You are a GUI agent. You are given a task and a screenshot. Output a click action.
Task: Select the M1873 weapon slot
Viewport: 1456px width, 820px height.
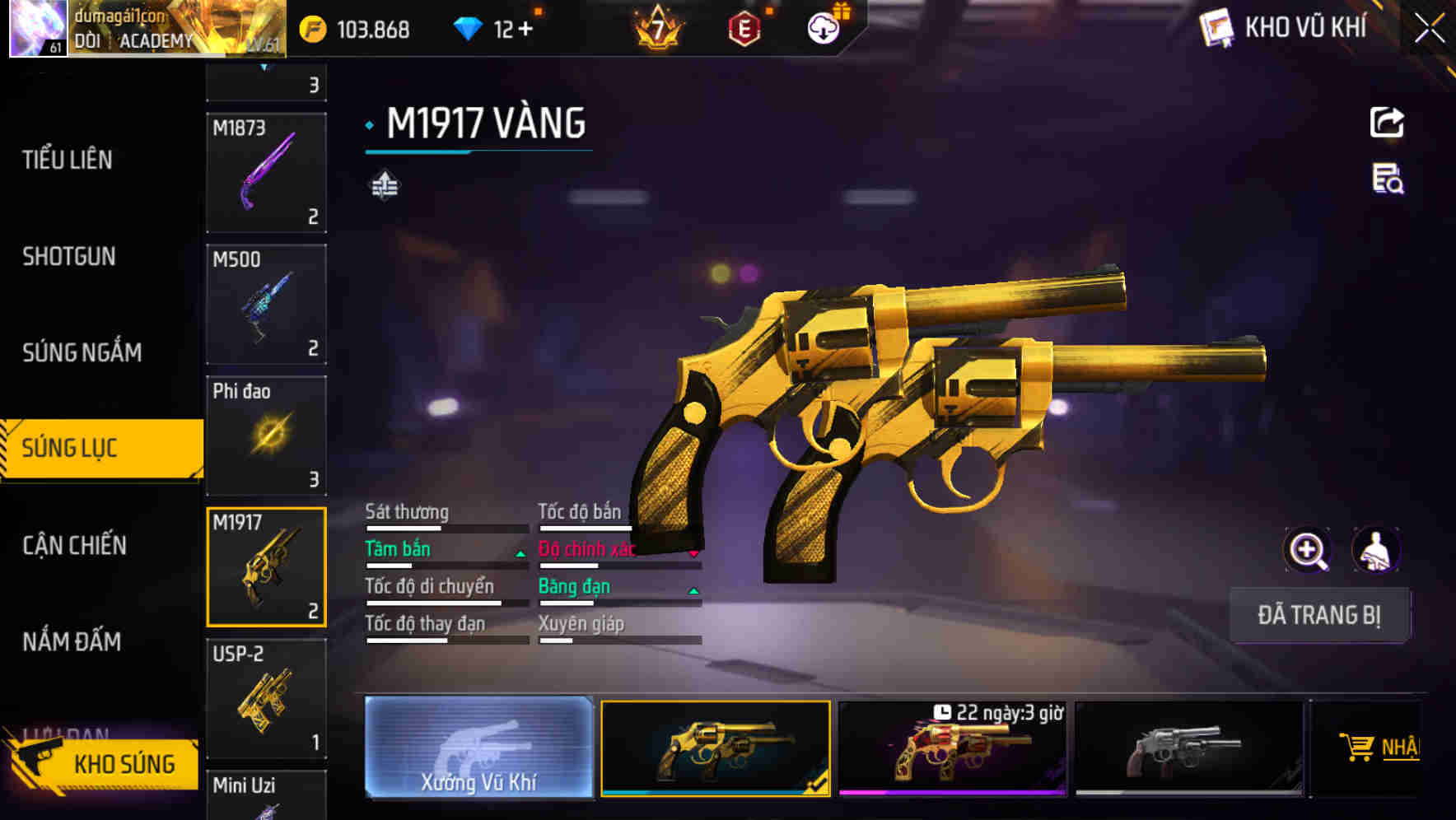tap(266, 173)
